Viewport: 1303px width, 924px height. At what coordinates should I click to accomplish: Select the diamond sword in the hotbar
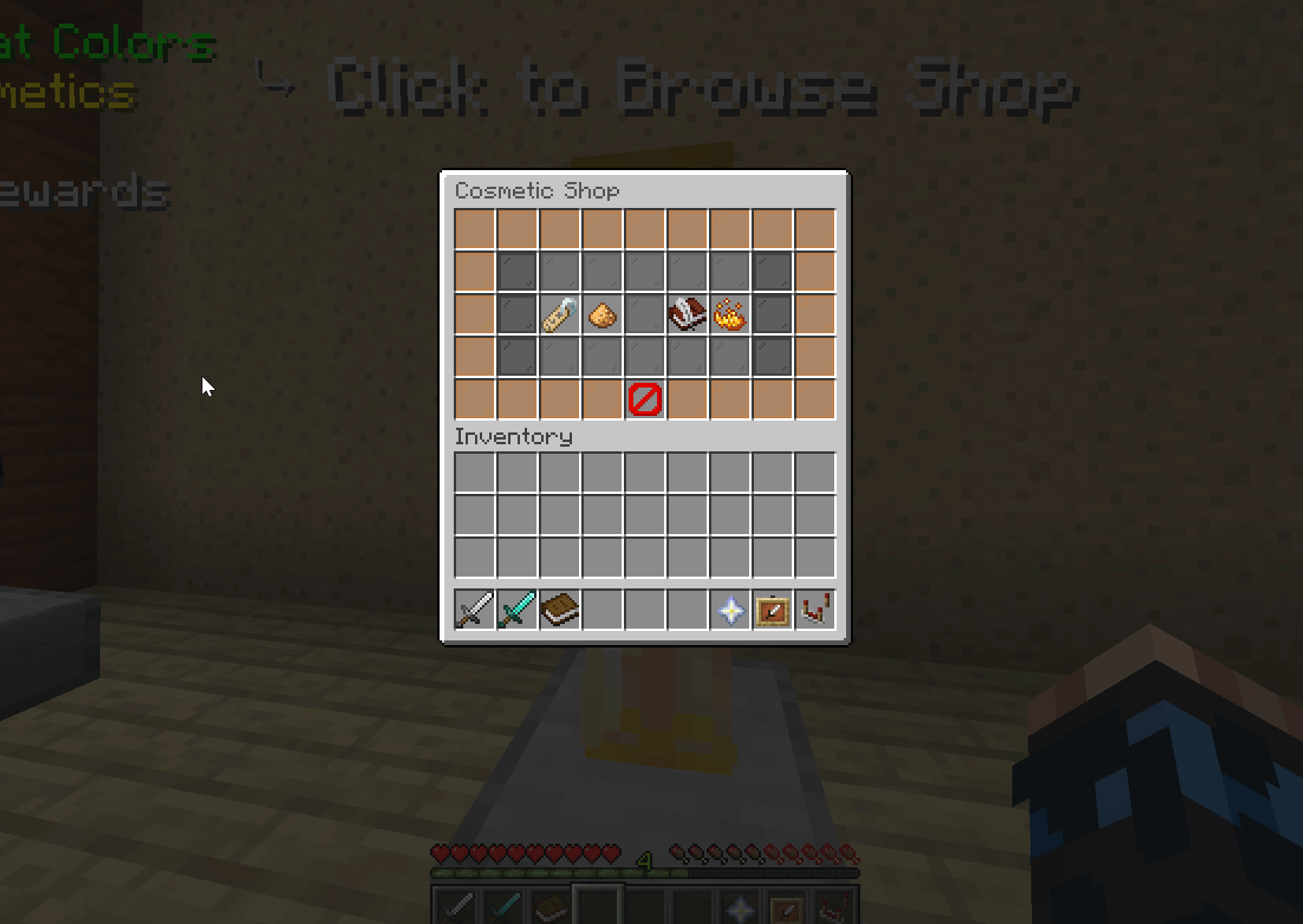516,610
